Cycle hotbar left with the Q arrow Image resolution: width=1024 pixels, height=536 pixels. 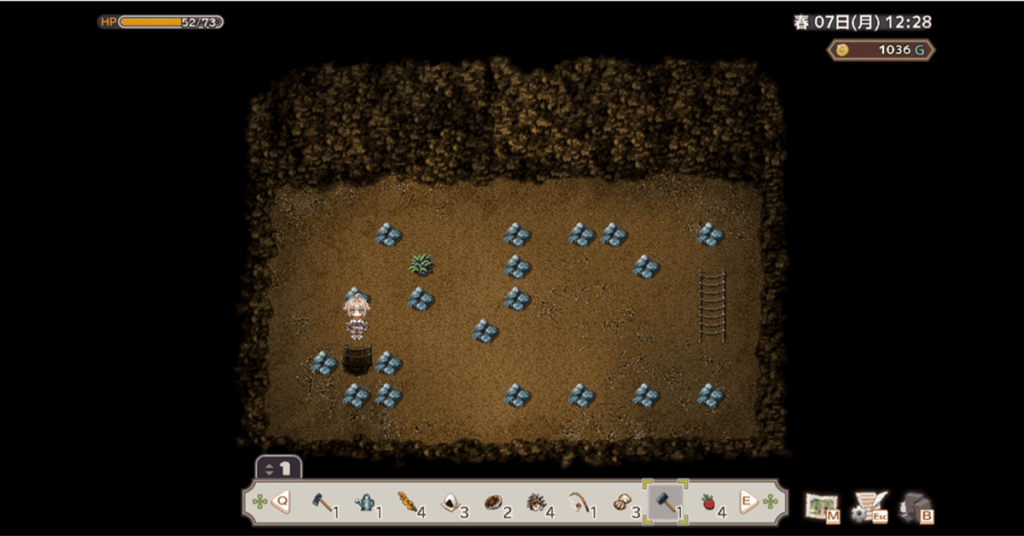281,502
